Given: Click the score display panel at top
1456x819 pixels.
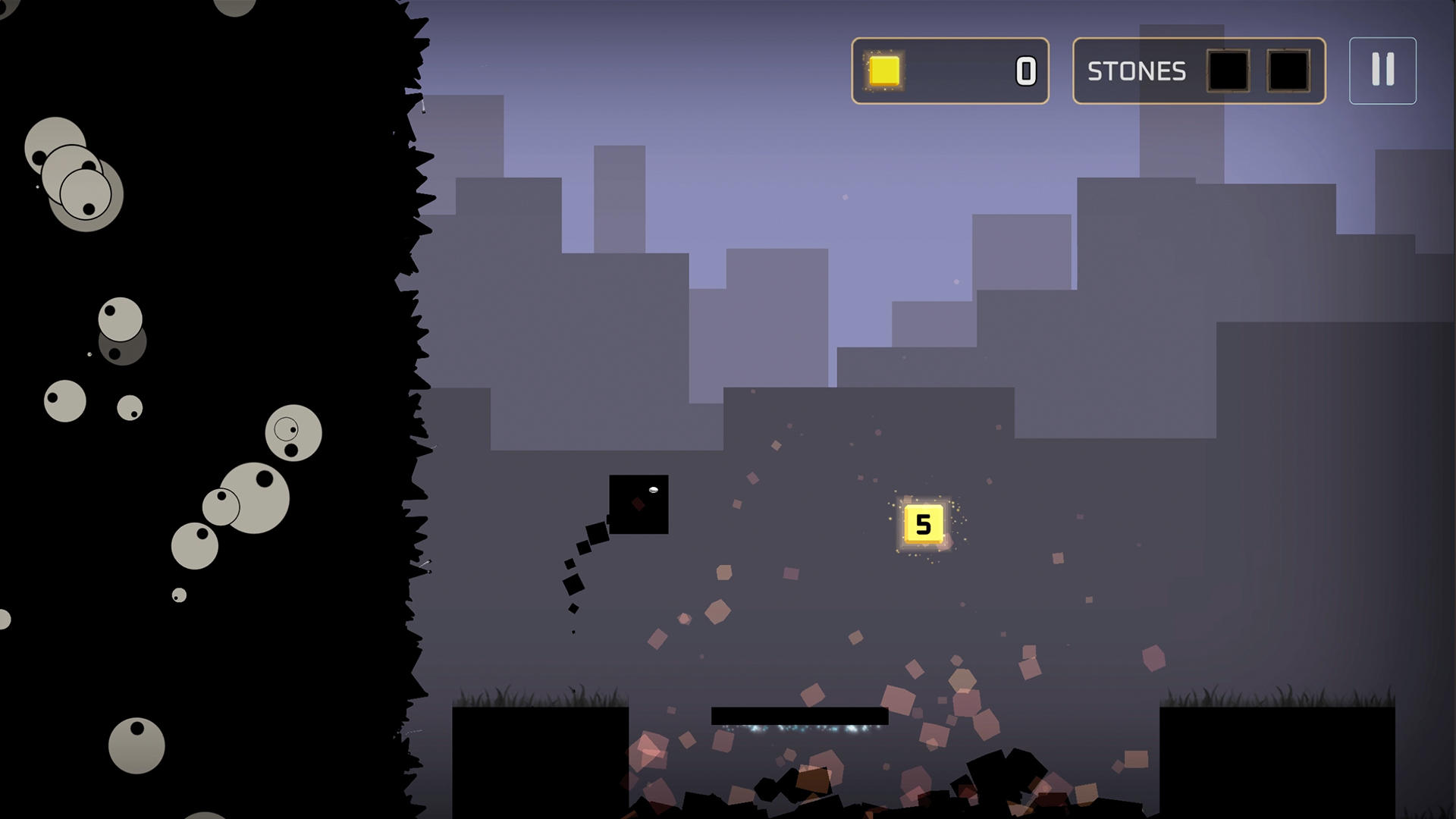Looking at the screenshot, I should click(x=950, y=71).
